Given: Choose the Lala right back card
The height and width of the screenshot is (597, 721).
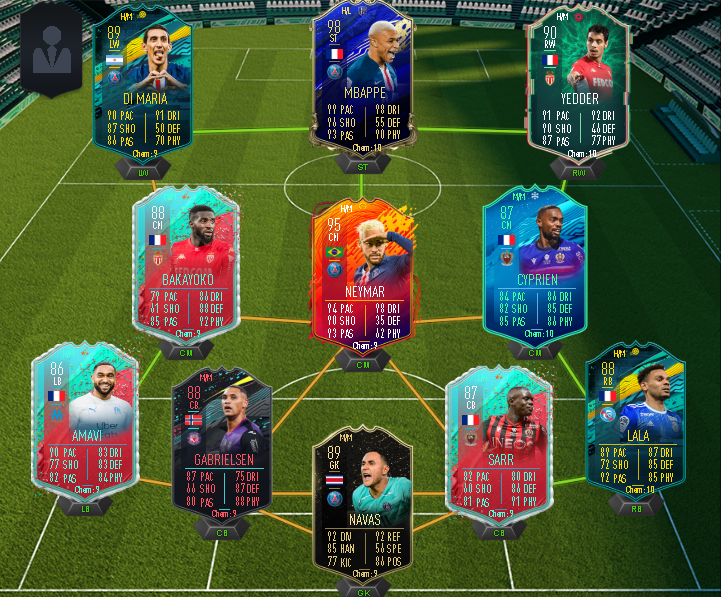Looking at the screenshot, I should tap(636, 420).
